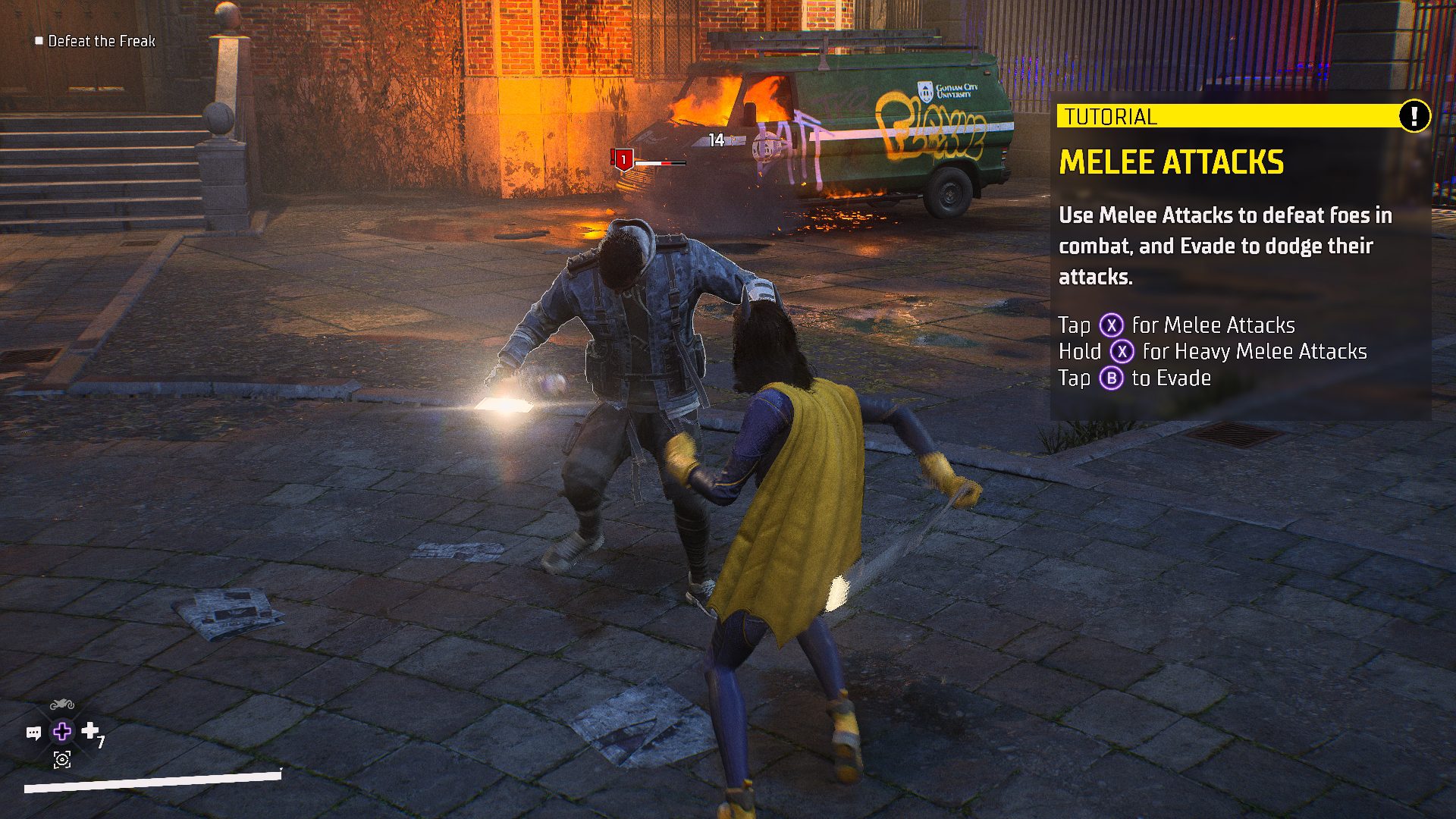The width and height of the screenshot is (1456, 819).
Task: Select the Melee Attacks tutorial panel
Action: pos(1241,258)
